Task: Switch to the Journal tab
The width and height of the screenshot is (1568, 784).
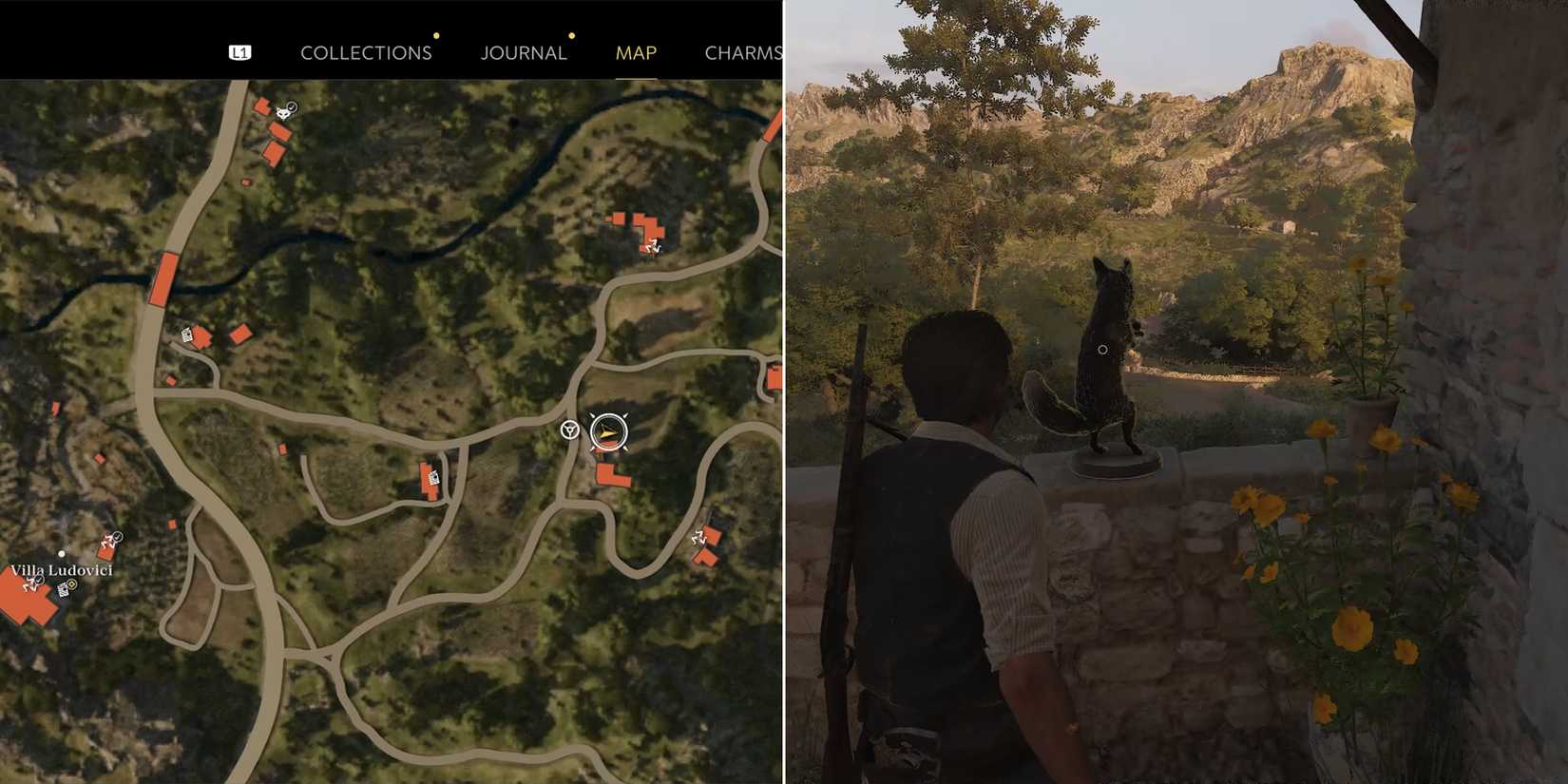Action: [524, 52]
